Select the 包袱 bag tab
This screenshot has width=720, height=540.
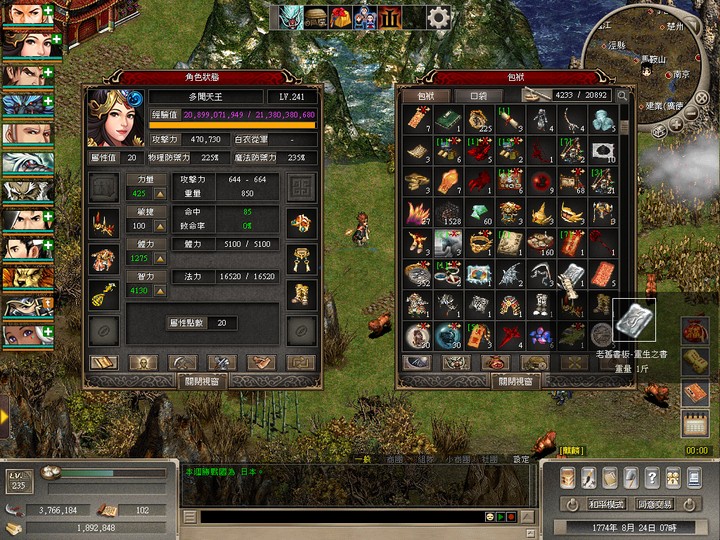[426, 96]
